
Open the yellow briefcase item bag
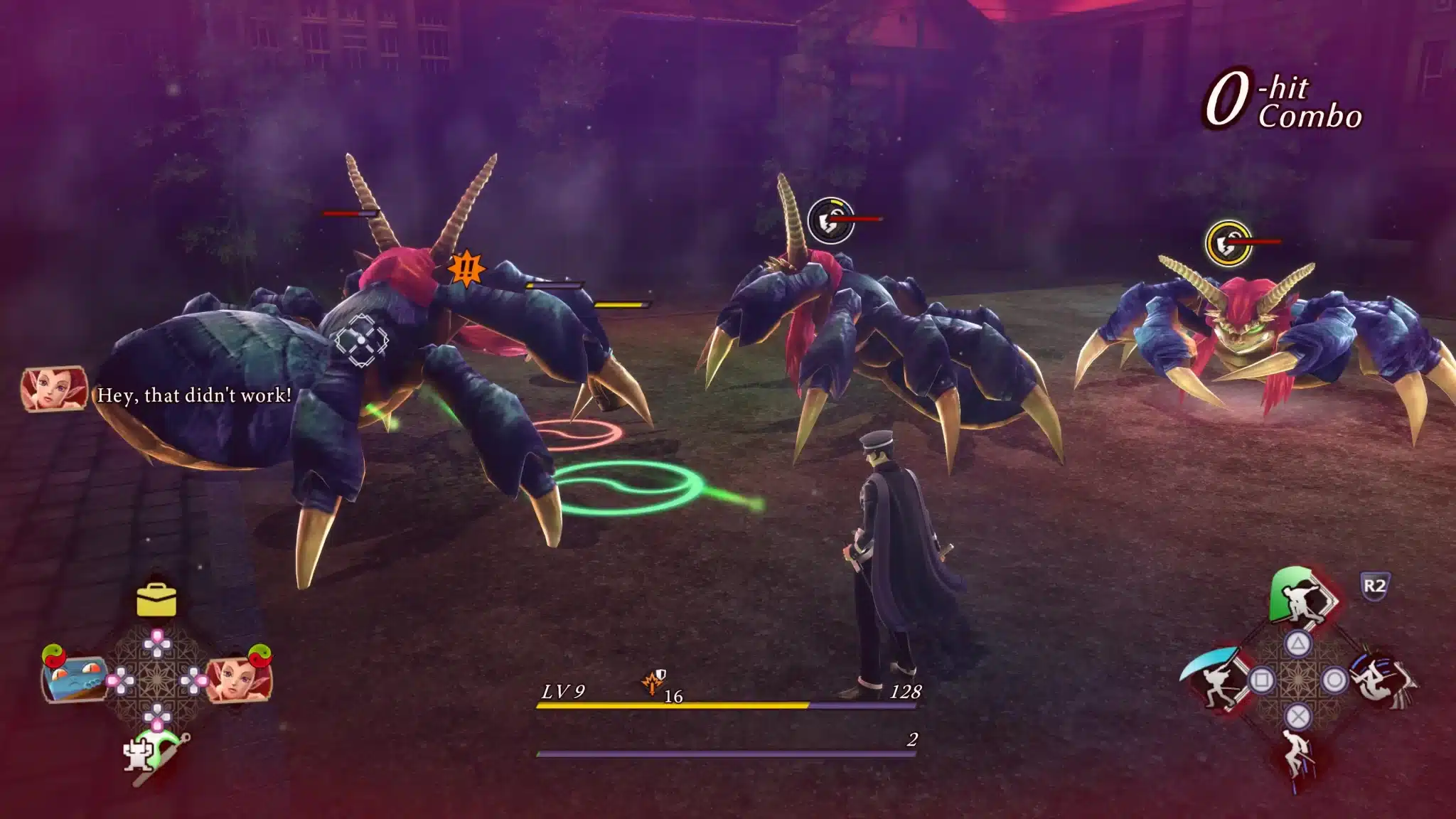(156, 600)
